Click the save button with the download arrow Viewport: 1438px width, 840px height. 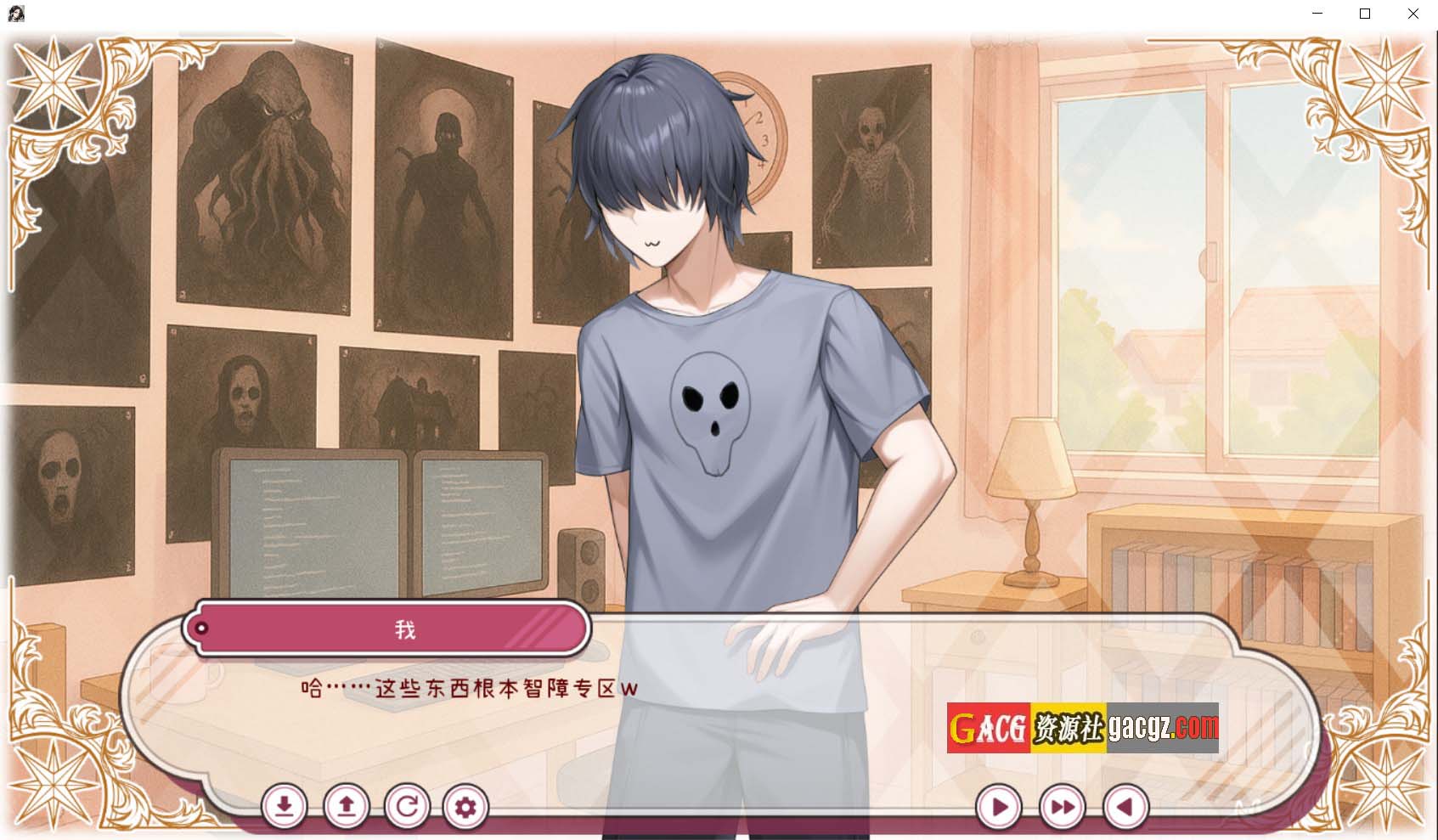[285, 806]
